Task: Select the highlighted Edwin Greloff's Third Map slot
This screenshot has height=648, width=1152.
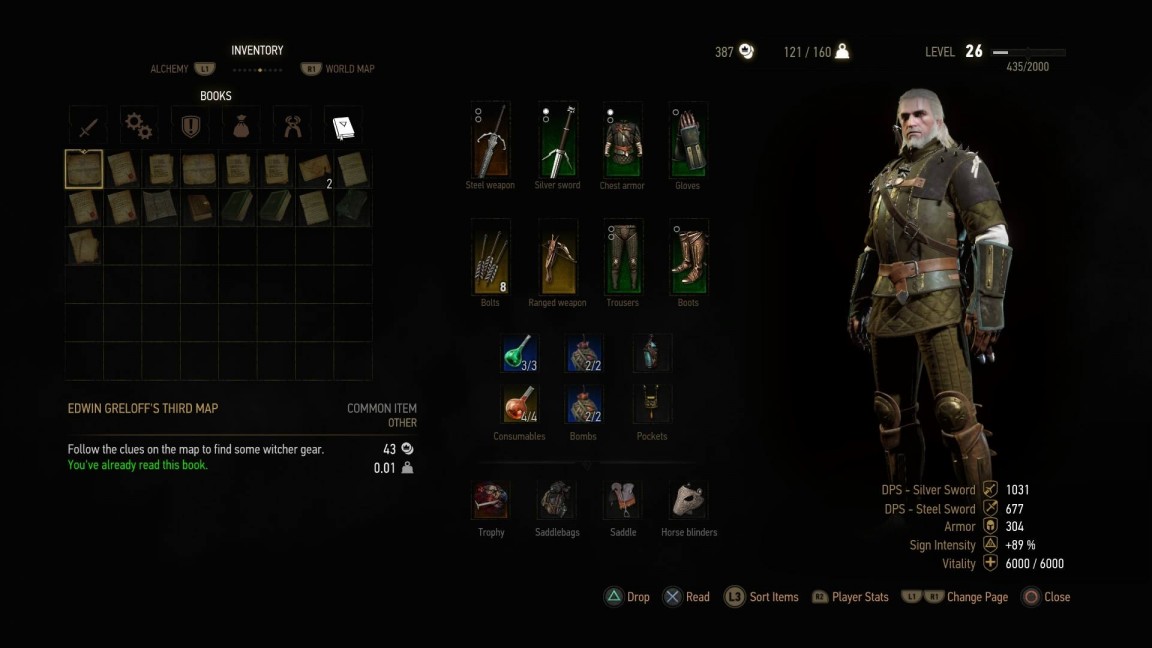Action: pyautogui.click(x=84, y=170)
